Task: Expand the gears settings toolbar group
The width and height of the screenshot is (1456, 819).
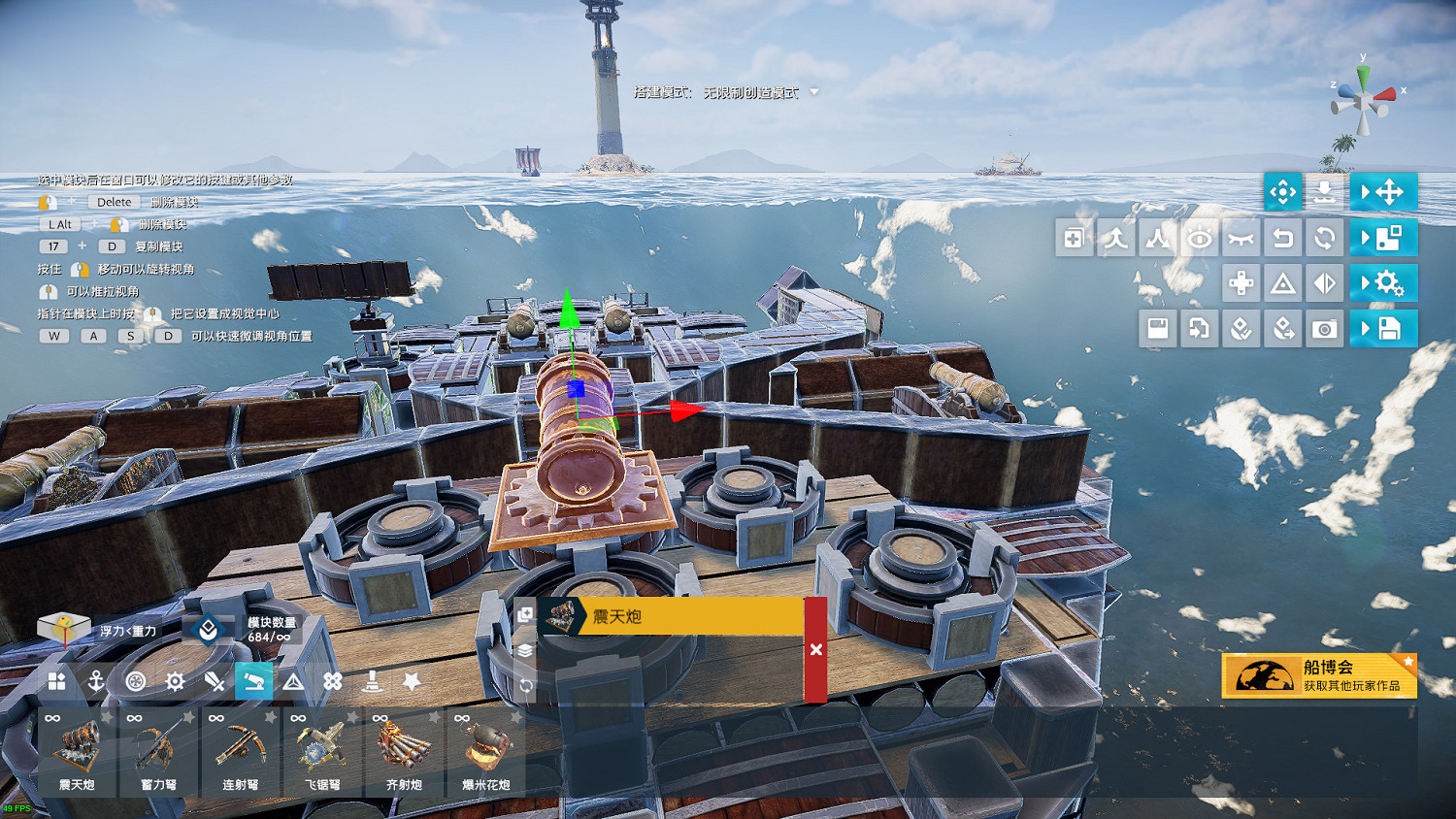Action: click(x=1383, y=283)
